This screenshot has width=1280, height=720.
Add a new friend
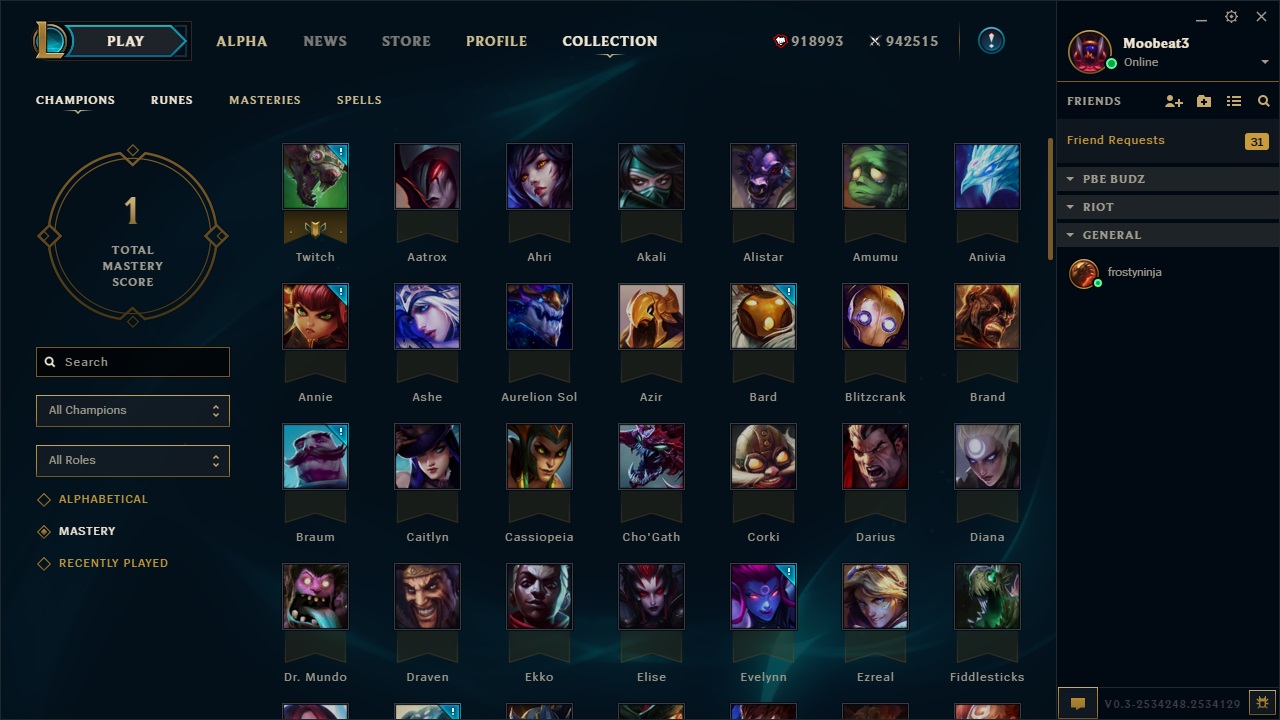[x=1174, y=100]
